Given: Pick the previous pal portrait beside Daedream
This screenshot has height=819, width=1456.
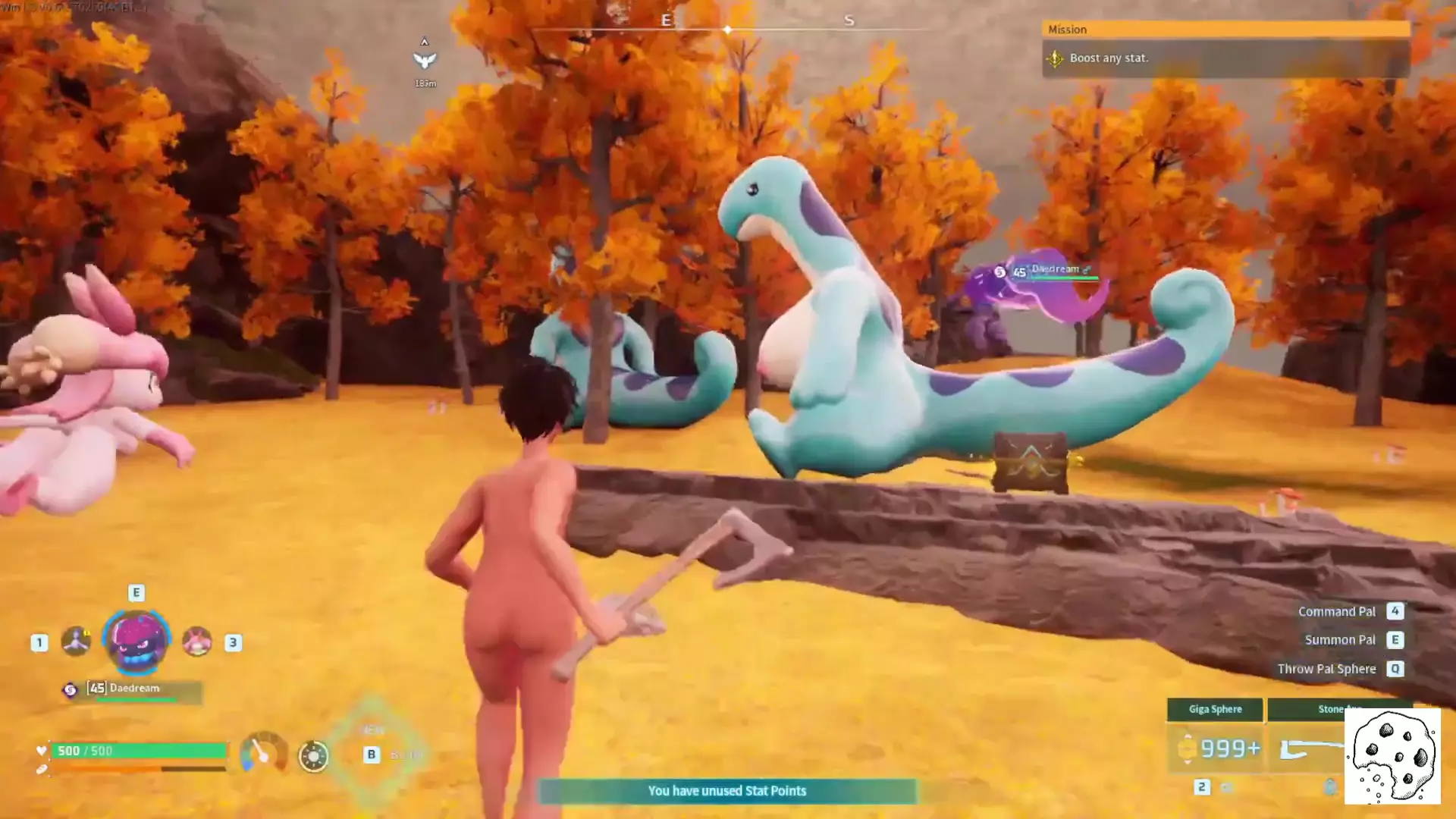Looking at the screenshot, I should [x=76, y=642].
